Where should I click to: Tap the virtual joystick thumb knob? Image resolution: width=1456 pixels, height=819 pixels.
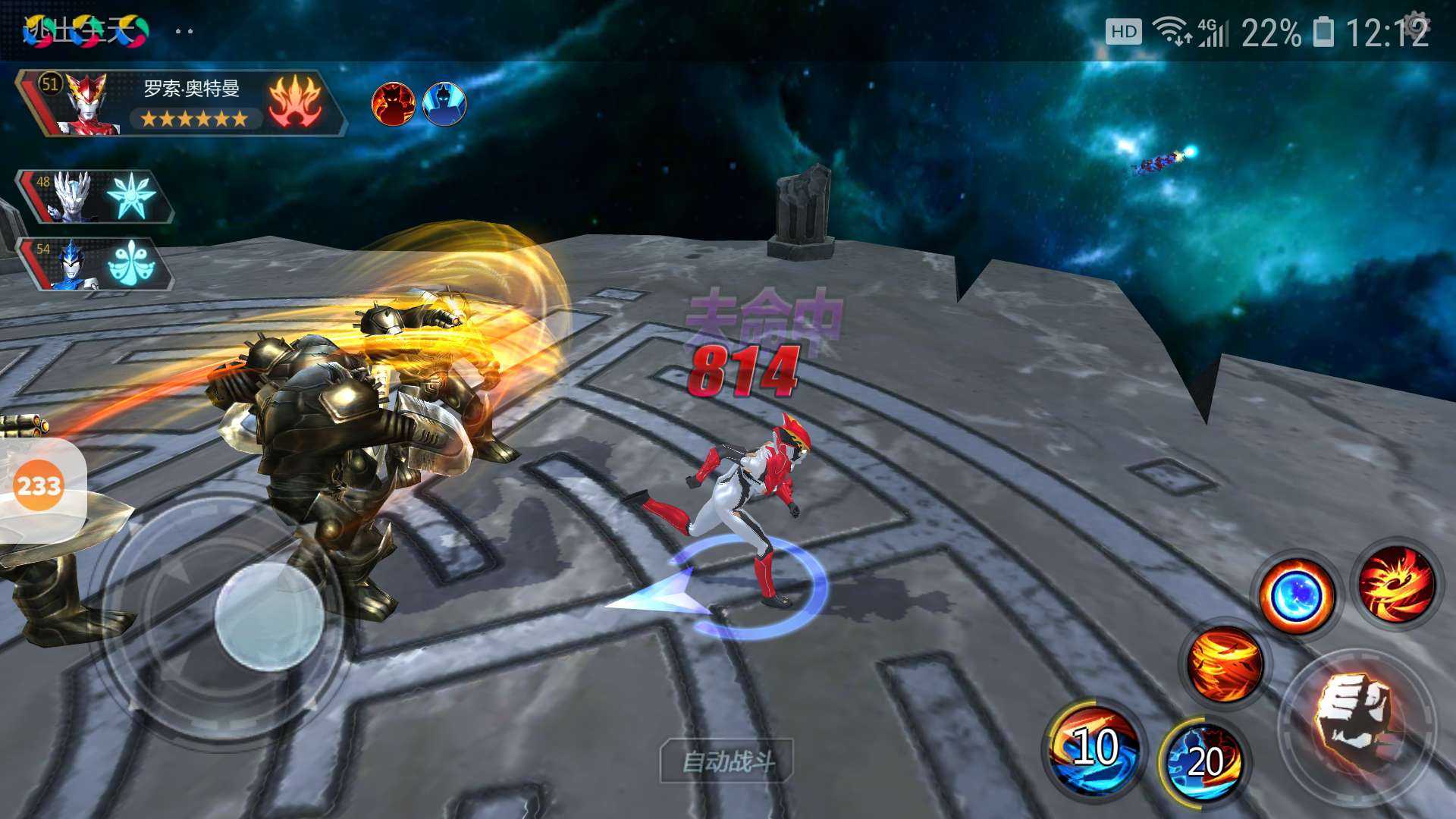269,616
